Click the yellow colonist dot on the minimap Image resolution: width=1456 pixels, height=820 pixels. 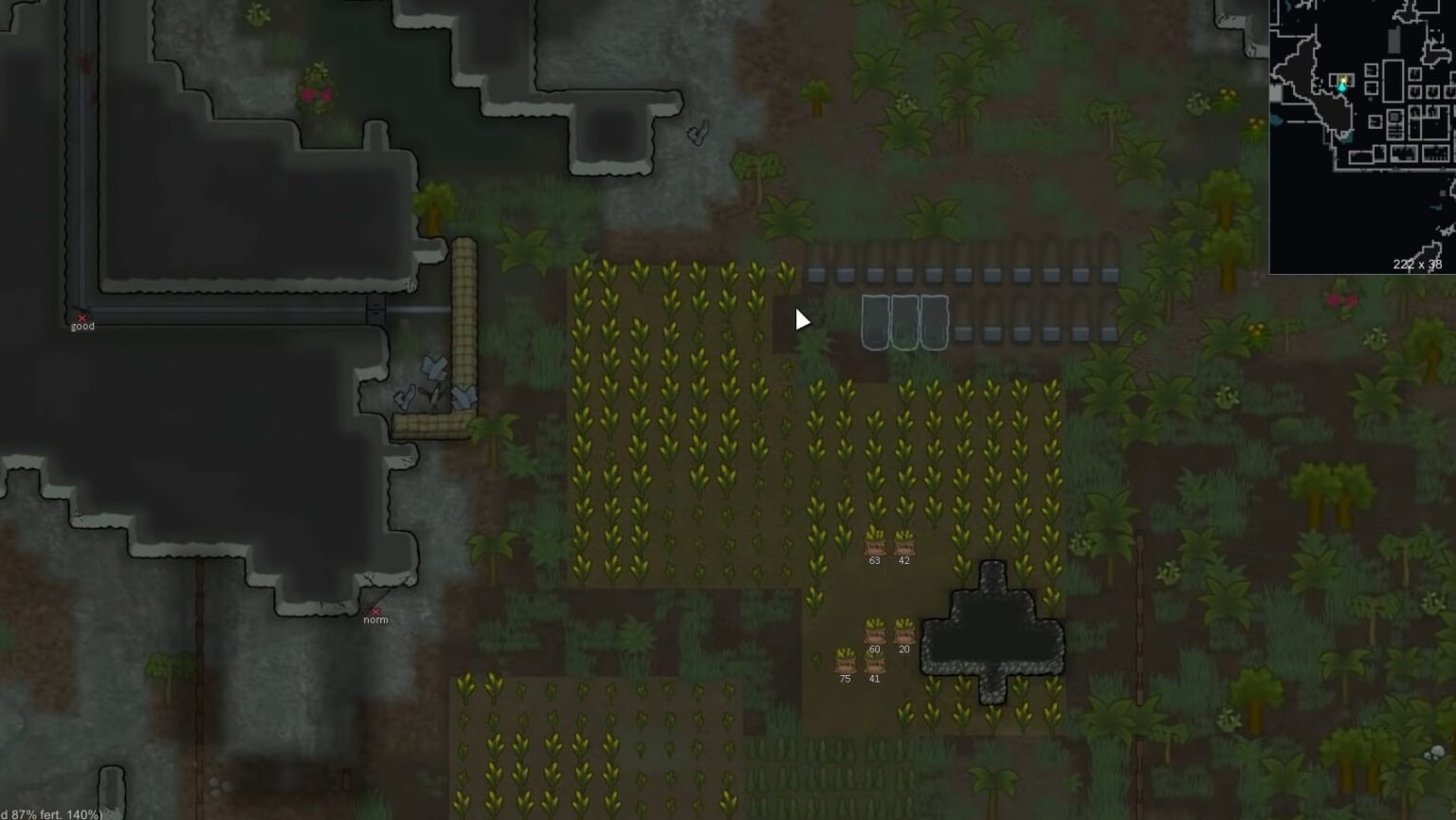[x=1343, y=82]
